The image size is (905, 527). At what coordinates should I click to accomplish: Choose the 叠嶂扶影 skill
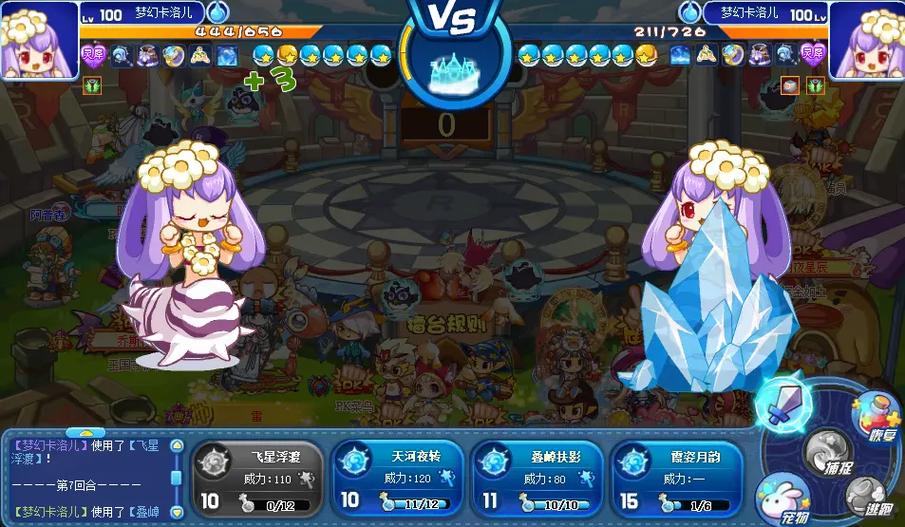(537, 476)
